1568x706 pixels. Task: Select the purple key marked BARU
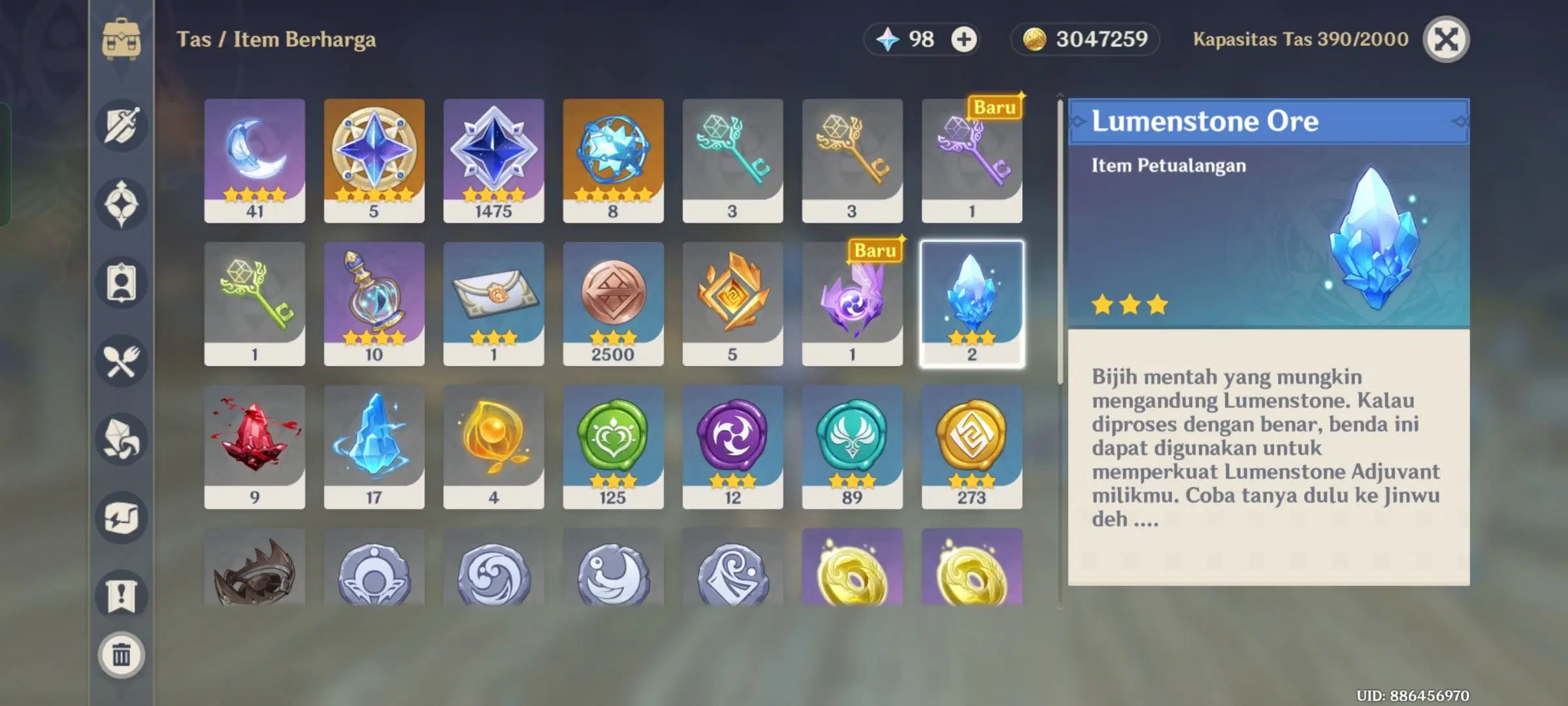point(972,160)
